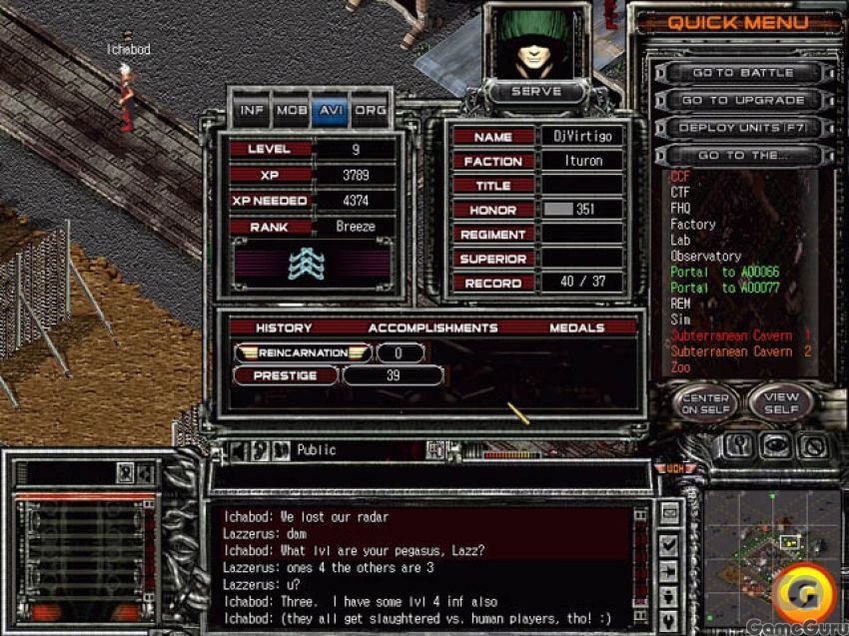Select Observatory from the location list
The width and height of the screenshot is (849, 636).
[x=705, y=257]
